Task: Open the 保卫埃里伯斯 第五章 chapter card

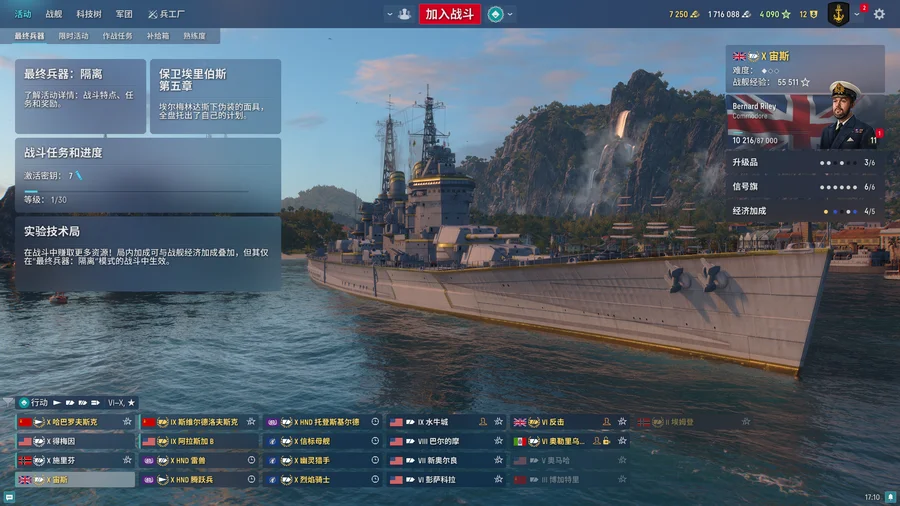Action: click(214, 96)
